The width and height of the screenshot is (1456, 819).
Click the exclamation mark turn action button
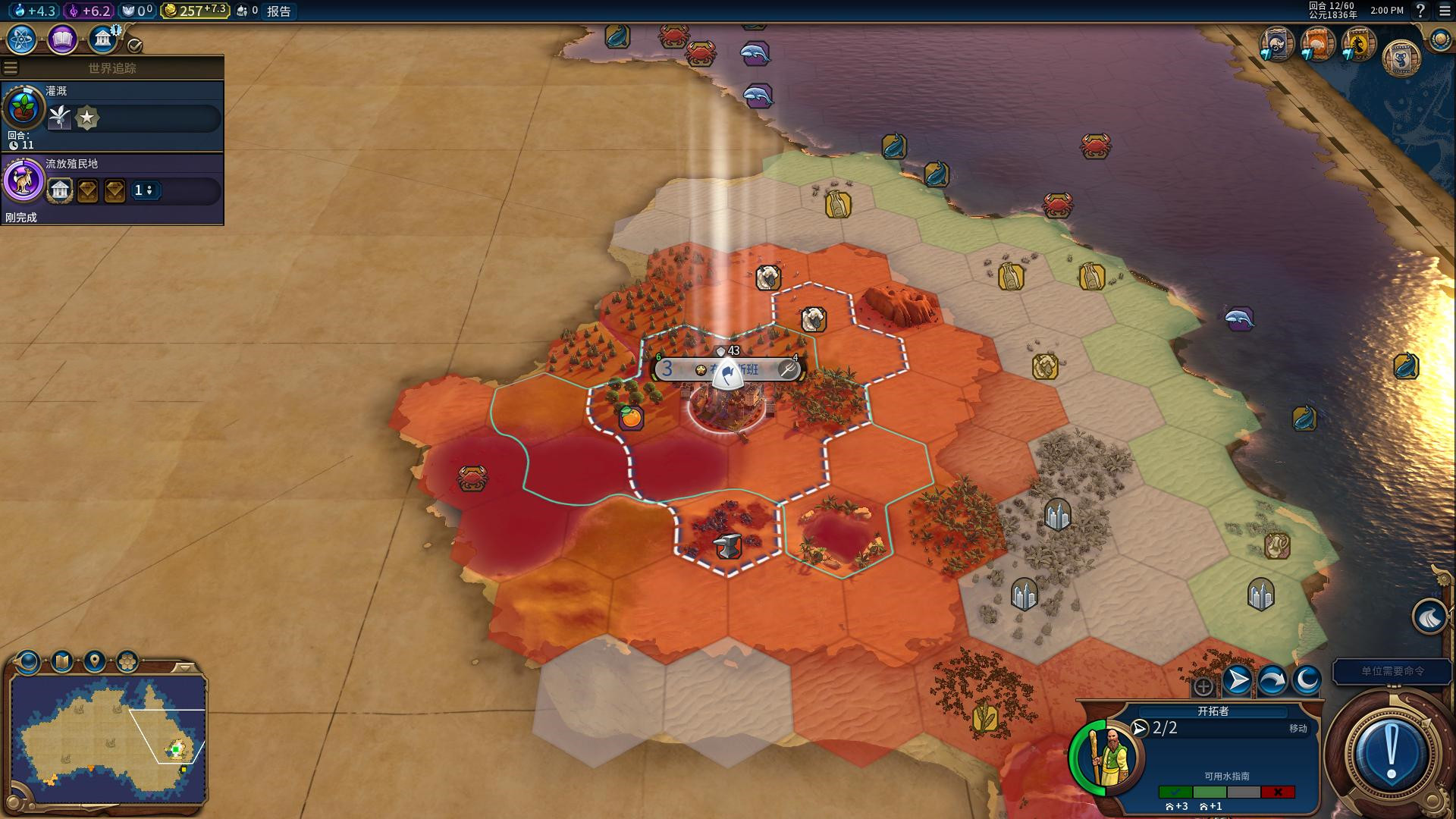coord(1391,752)
